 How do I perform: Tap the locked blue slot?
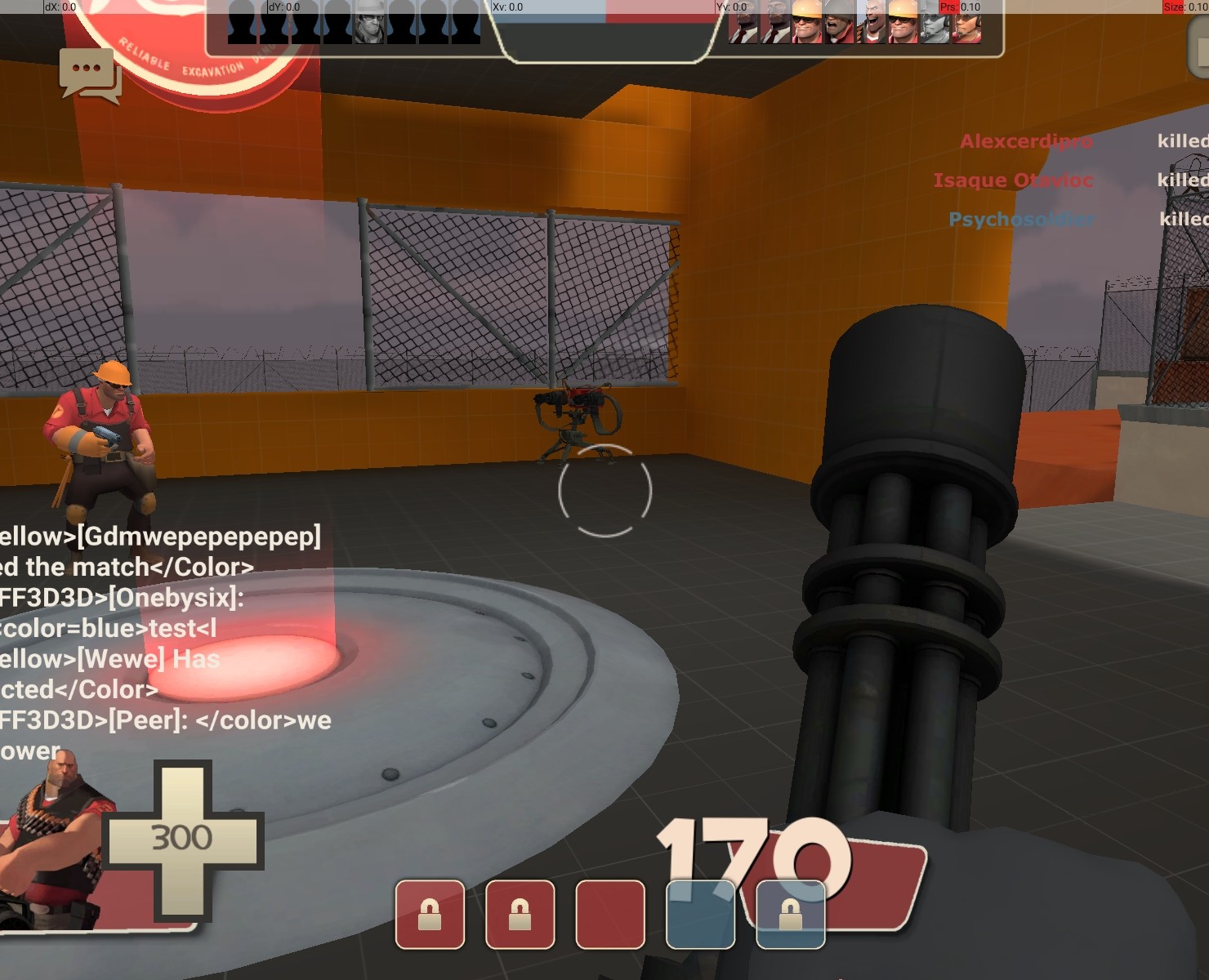coord(790,914)
